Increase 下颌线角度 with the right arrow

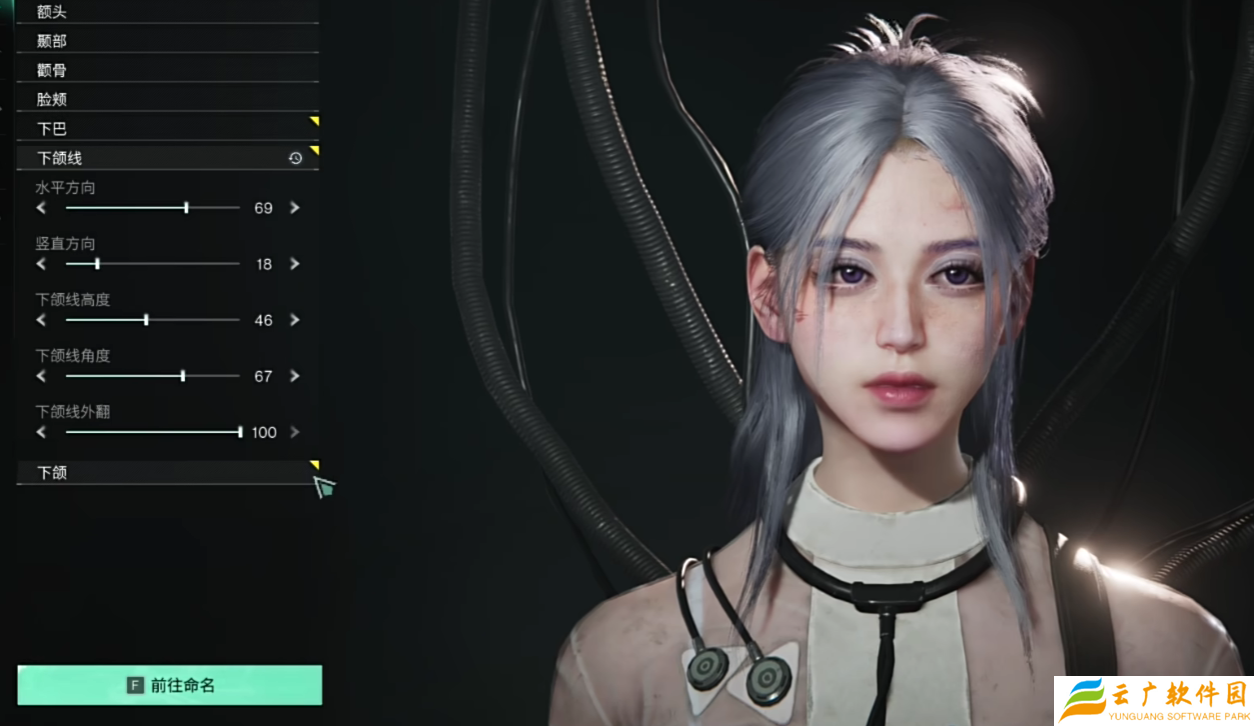[295, 376]
